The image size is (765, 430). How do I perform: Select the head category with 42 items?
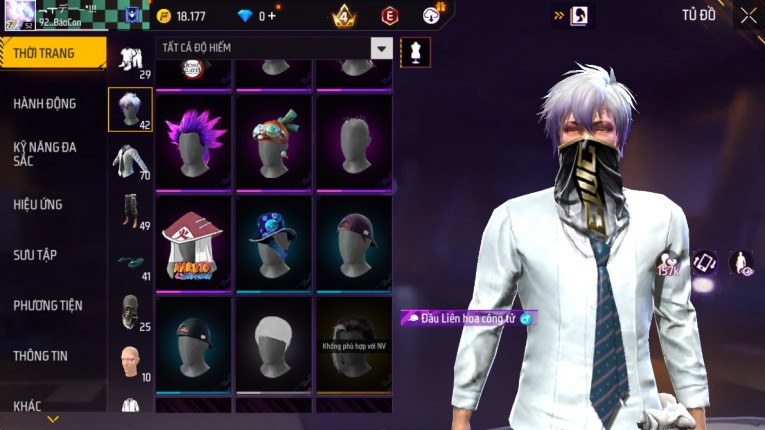tap(130, 109)
